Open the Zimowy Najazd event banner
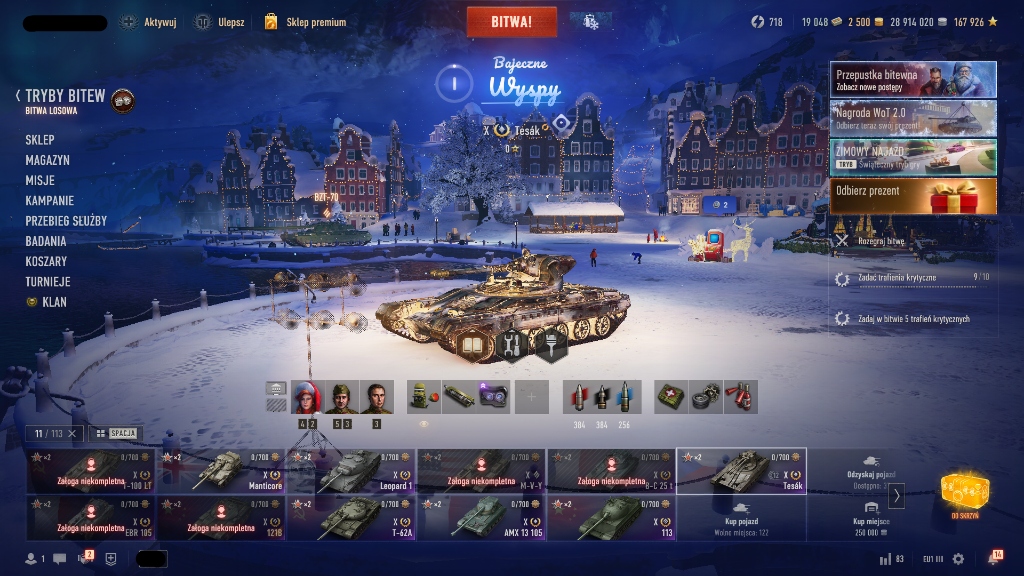This screenshot has width=1024, height=576. [x=912, y=157]
